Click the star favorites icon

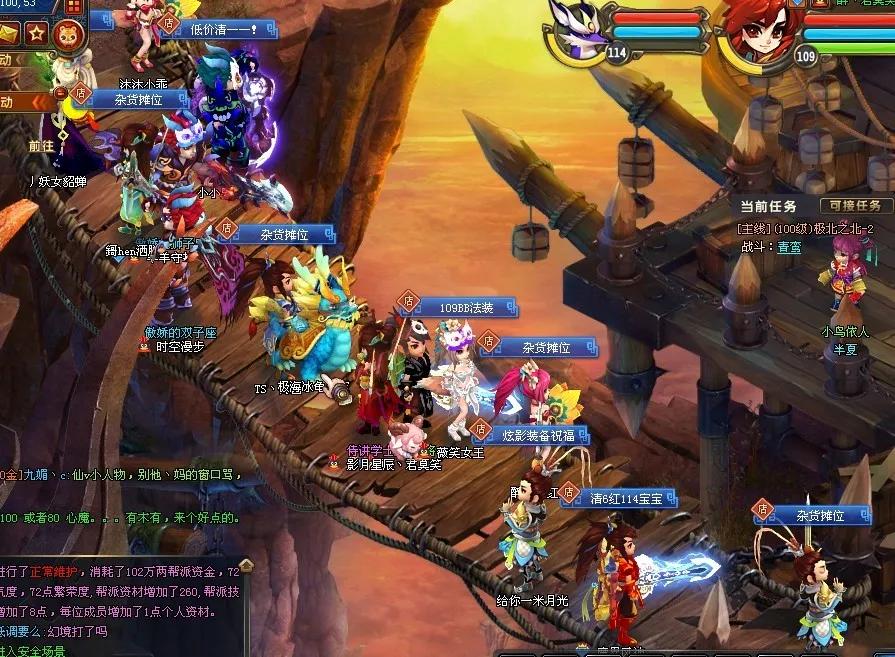(x=36, y=33)
